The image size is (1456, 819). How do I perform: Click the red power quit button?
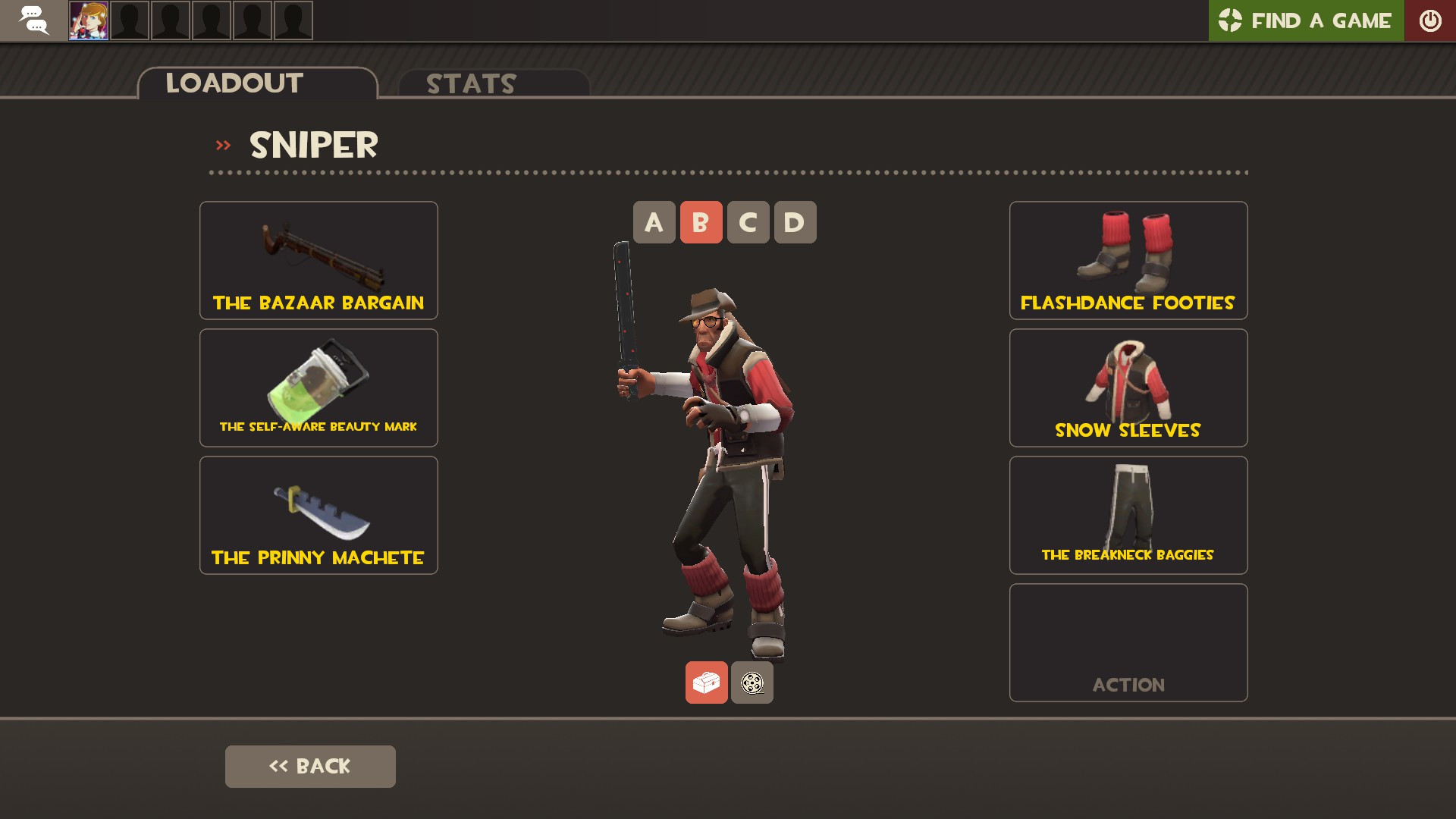point(1429,20)
